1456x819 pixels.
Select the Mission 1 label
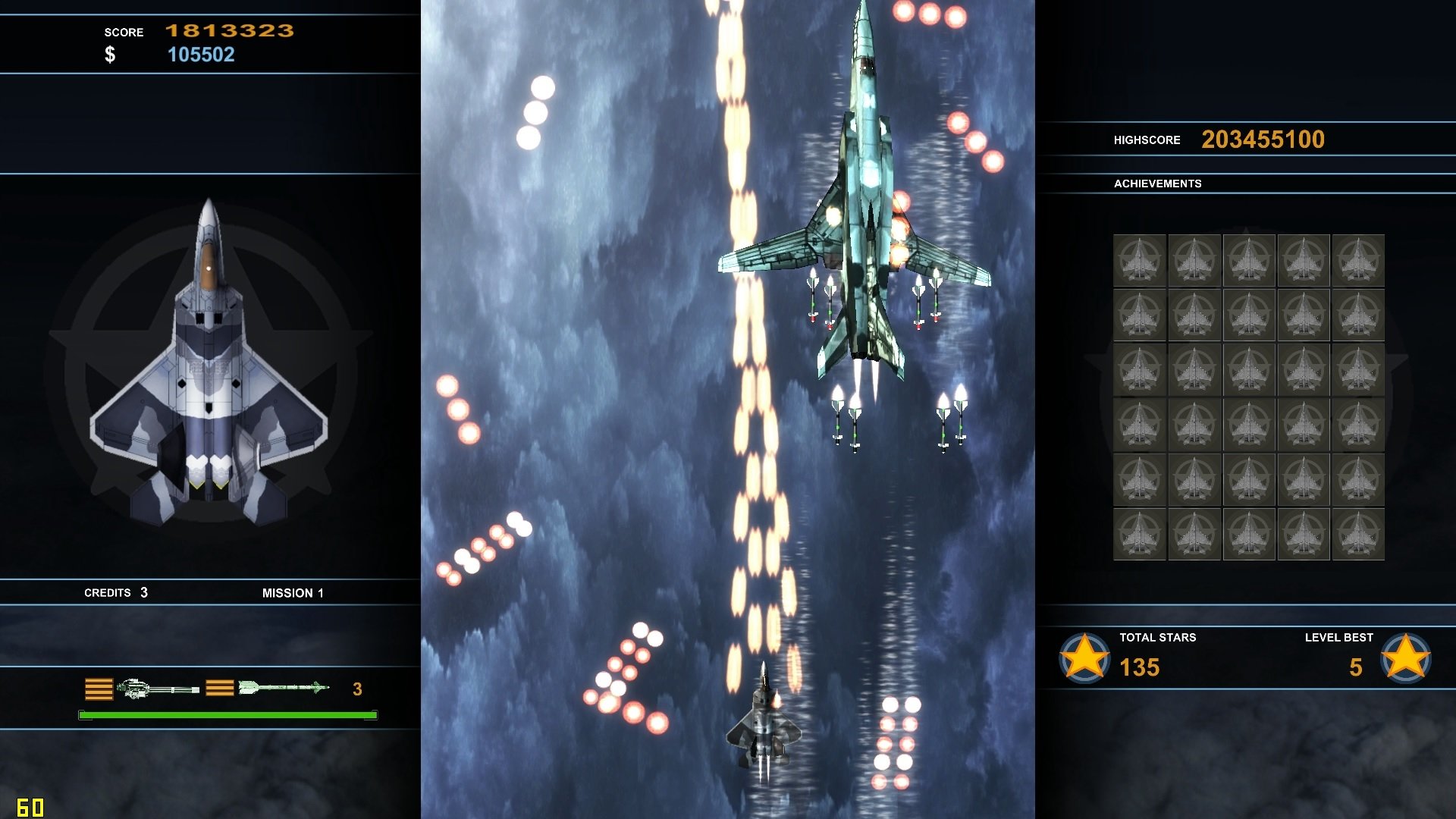pos(293,593)
